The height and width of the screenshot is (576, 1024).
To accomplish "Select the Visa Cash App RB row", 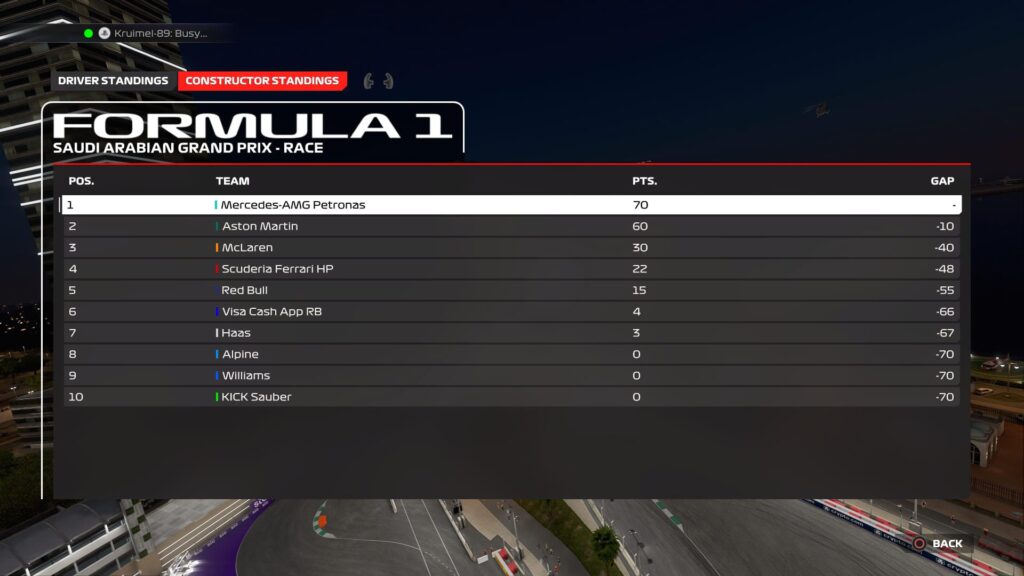I will (510, 312).
